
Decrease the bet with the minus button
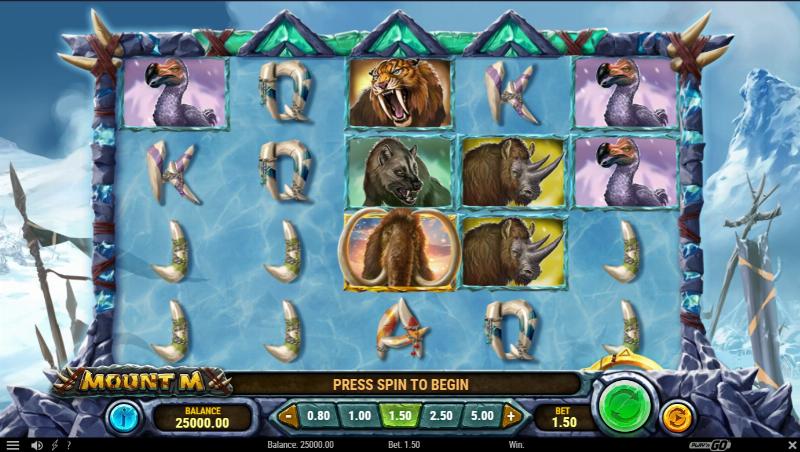pyautogui.click(x=288, y=415)
